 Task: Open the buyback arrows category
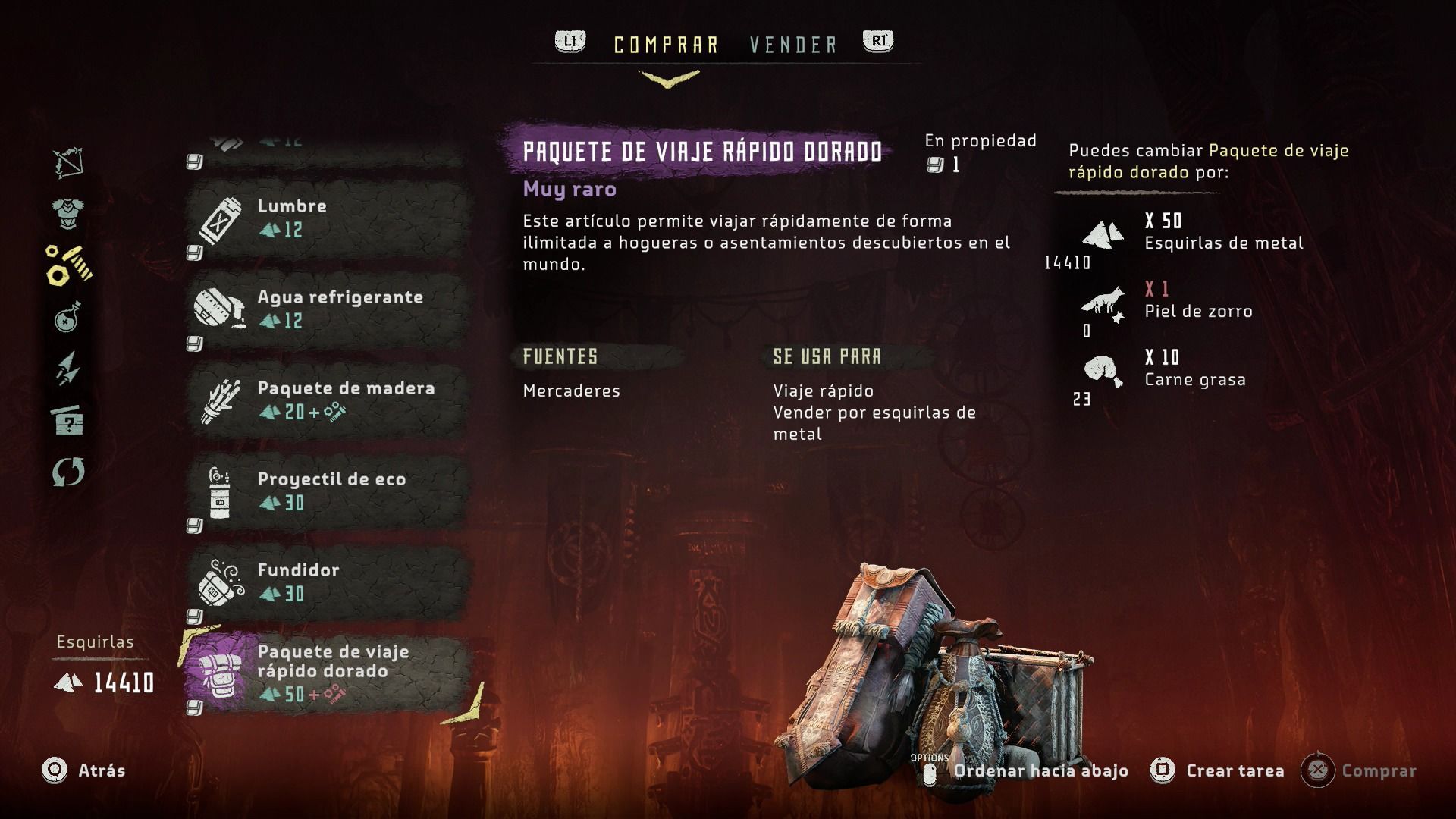(x=68, y=472)
